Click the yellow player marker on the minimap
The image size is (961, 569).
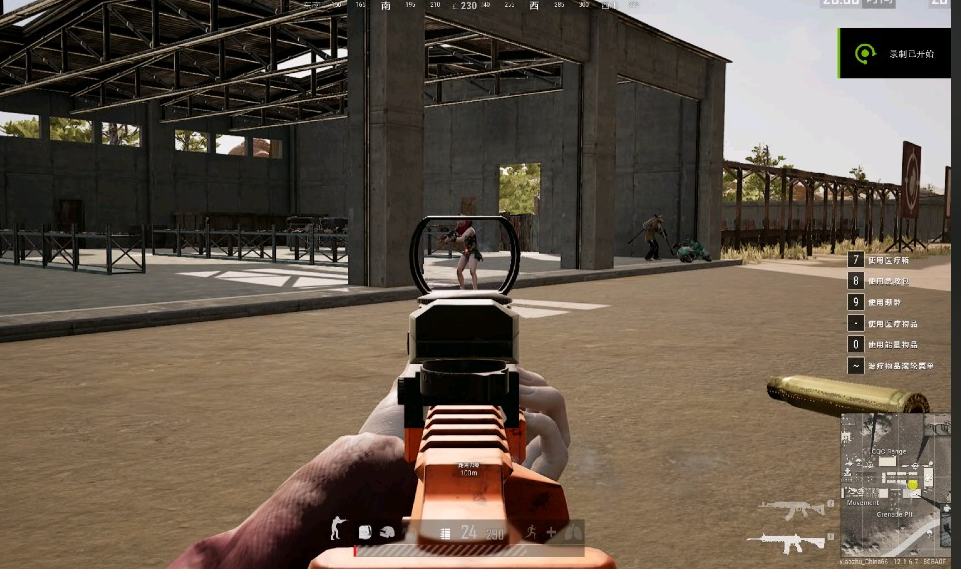point(912,486)
